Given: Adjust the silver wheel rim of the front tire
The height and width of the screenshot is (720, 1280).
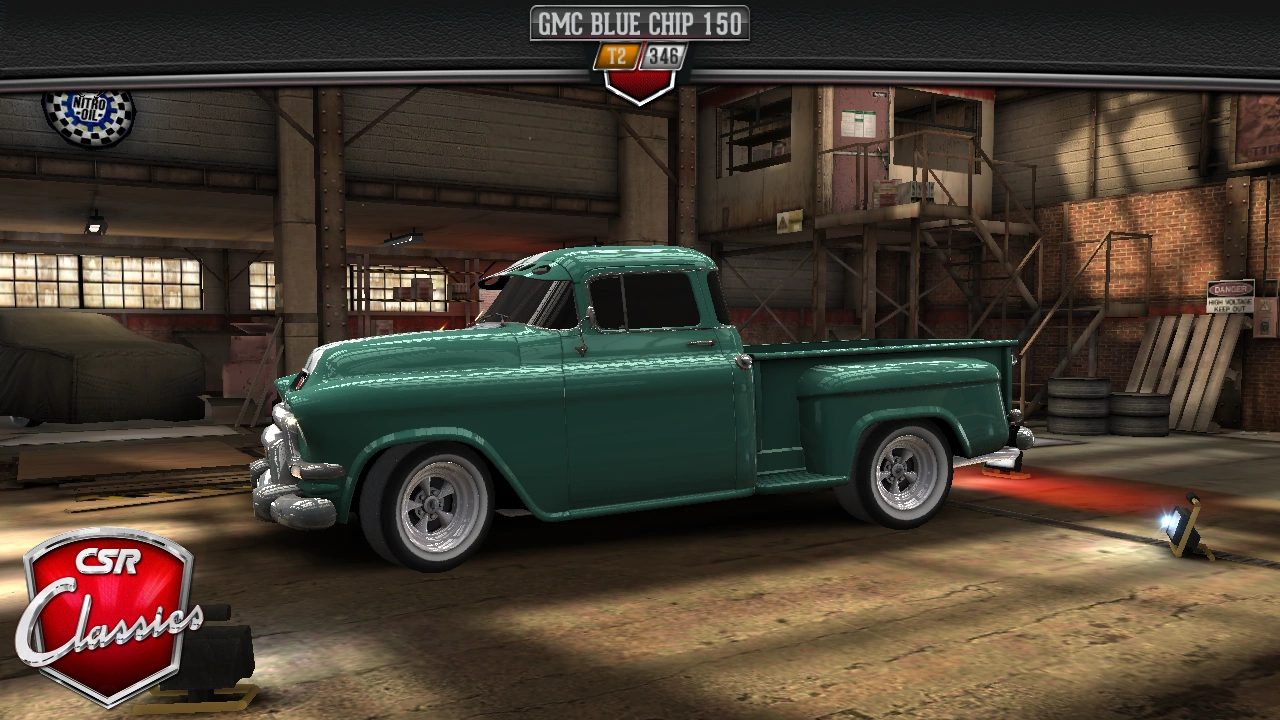Looking at the screenshot, I should (x=432, y=505).
